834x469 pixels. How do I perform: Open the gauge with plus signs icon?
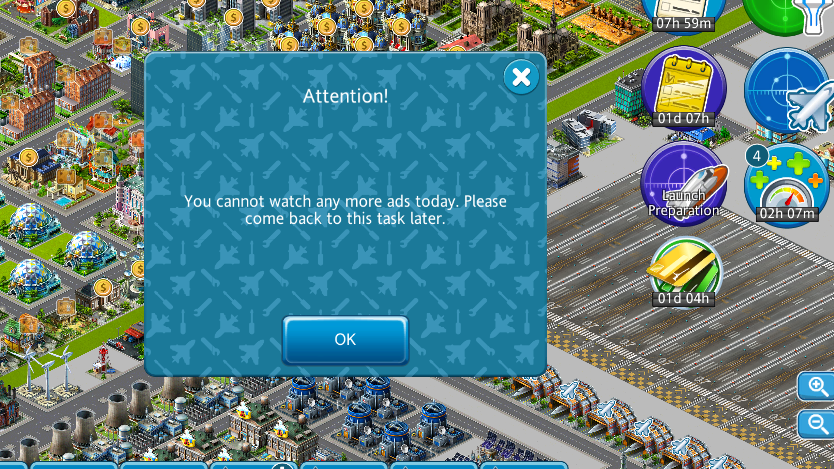(786, 183)
